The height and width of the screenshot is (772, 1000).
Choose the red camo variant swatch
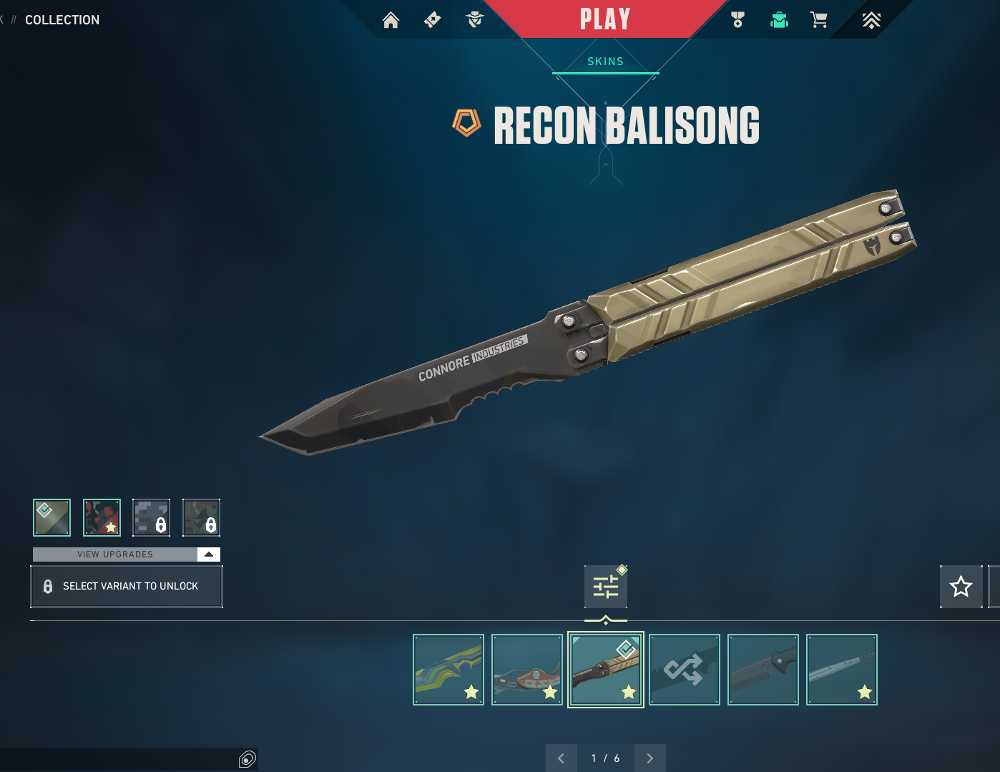point(102,518)
